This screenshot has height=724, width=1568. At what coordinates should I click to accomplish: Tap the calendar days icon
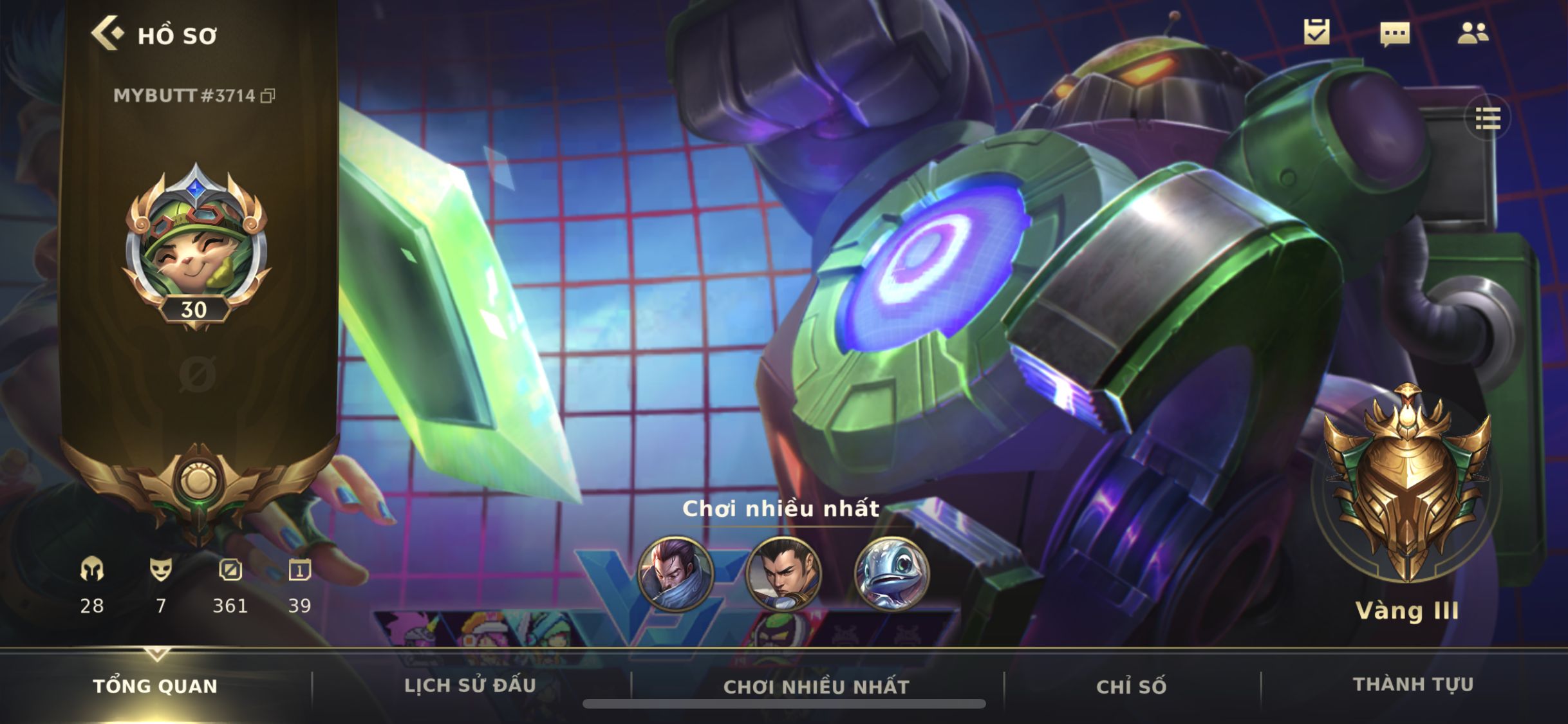pyautogui.click(x=299, y=570)
